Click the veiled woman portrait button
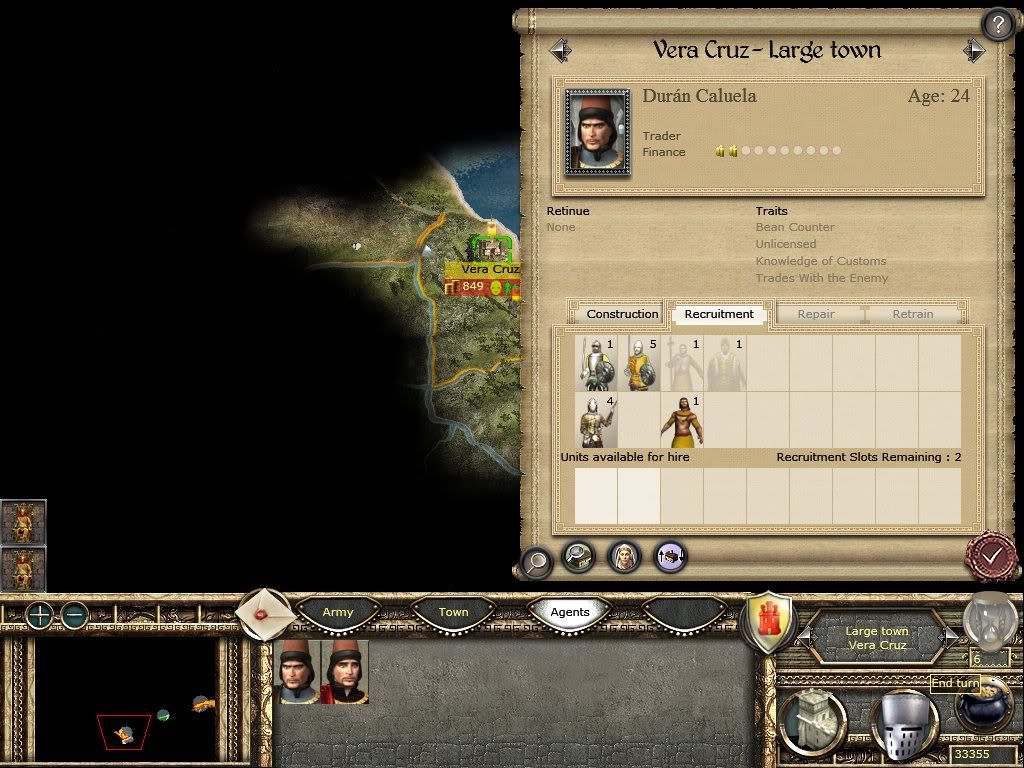Viewport: 1024px width, 768px height. point(624,556)
